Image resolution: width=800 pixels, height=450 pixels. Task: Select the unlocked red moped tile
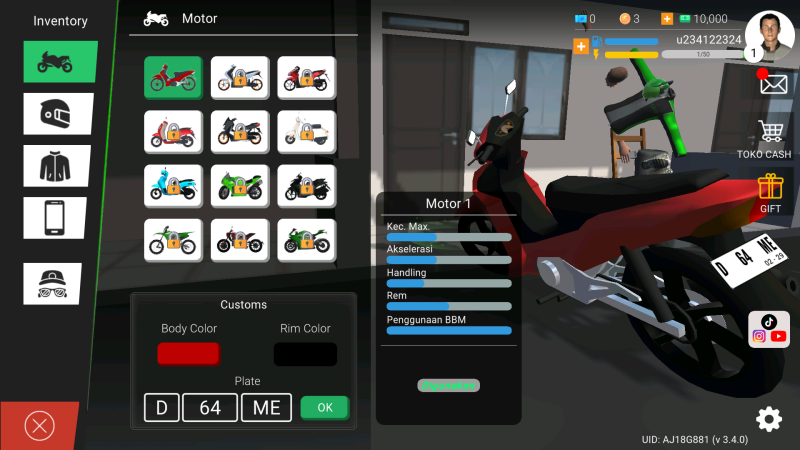click(173, 77)
